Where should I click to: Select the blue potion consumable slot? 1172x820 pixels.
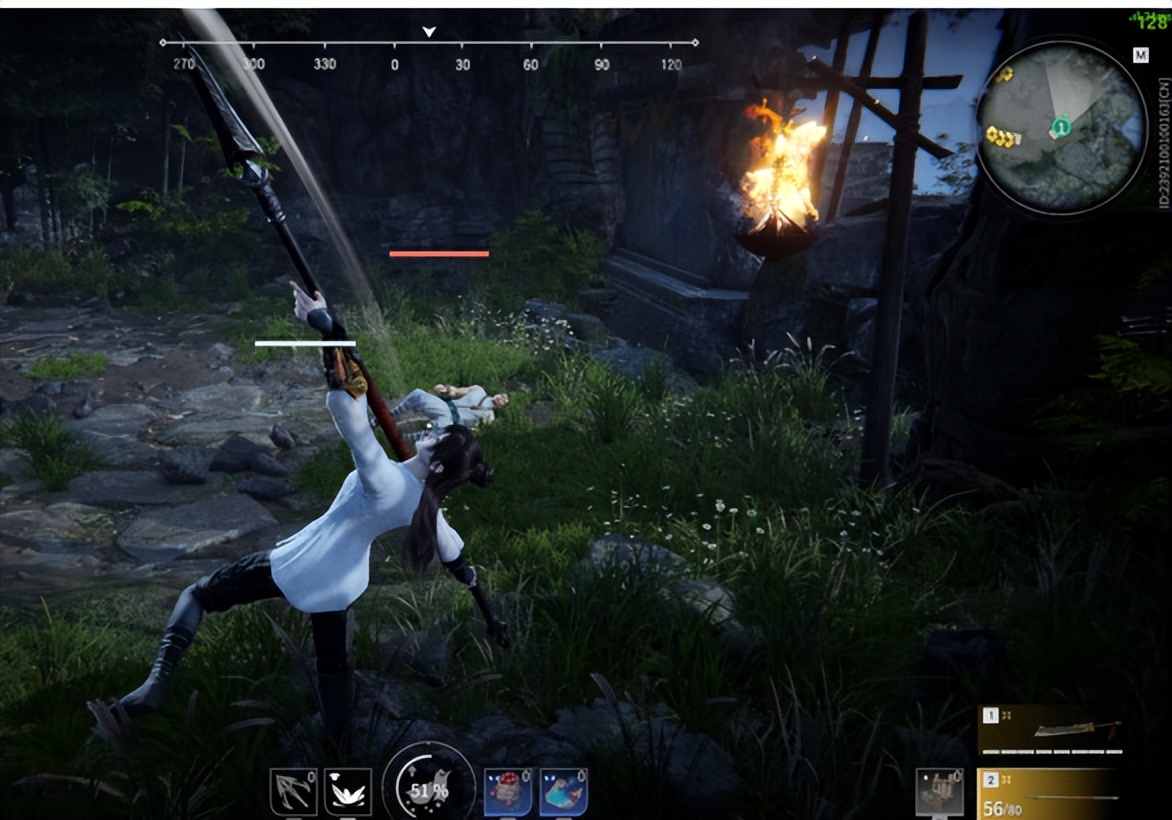[563, 791]
